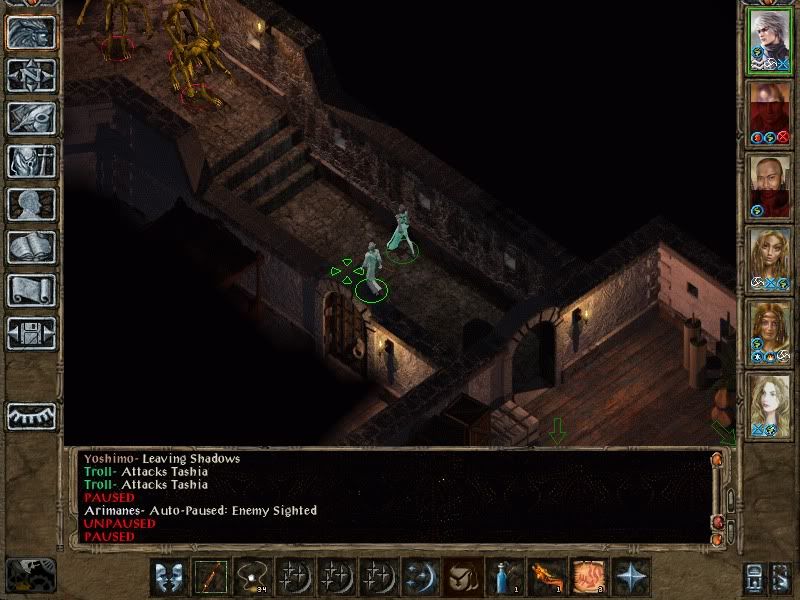This screenshot has width=800, height=600.
Task: Click the party rest eye button
Action: coord(31,416)
